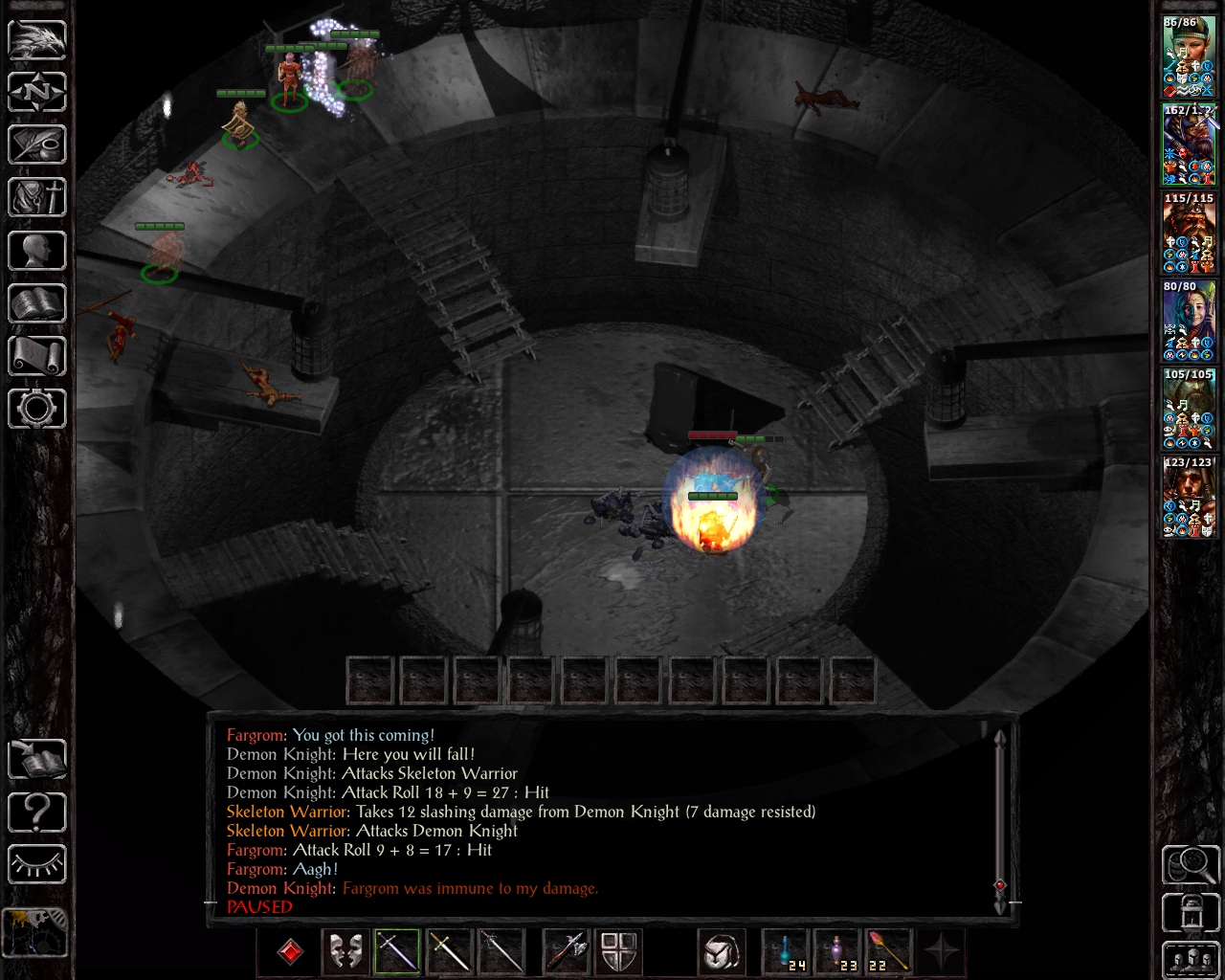Open the area map with the compass button
The image size is (1225, 980).
[x=37, y=93]
